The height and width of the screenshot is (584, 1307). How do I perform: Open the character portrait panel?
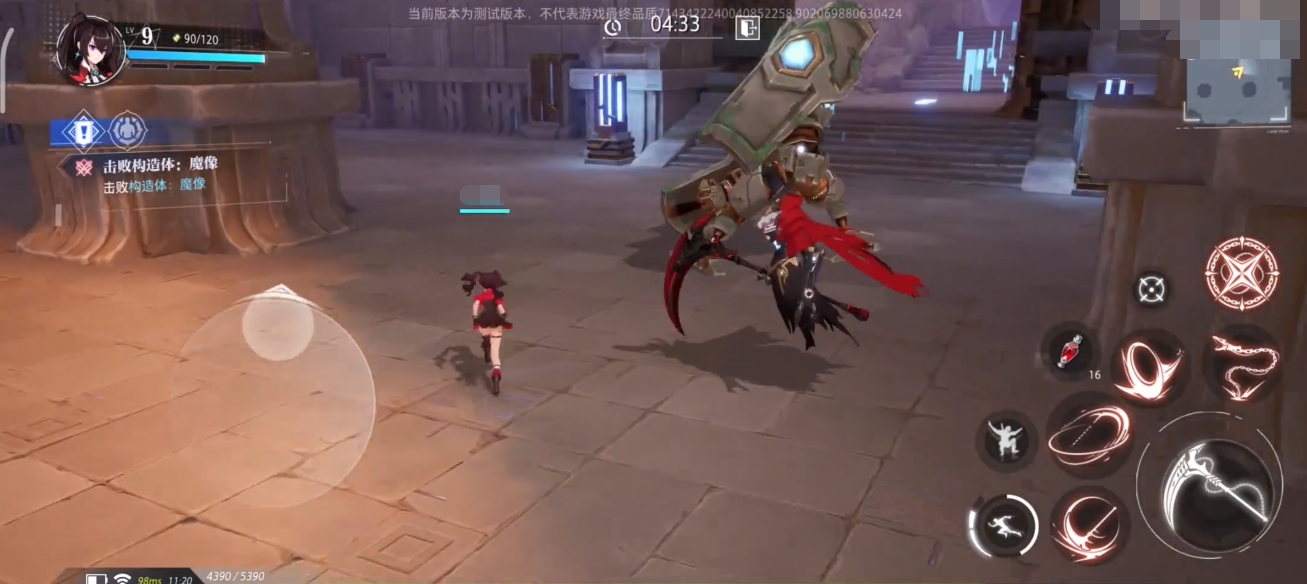tap(91, 50)
